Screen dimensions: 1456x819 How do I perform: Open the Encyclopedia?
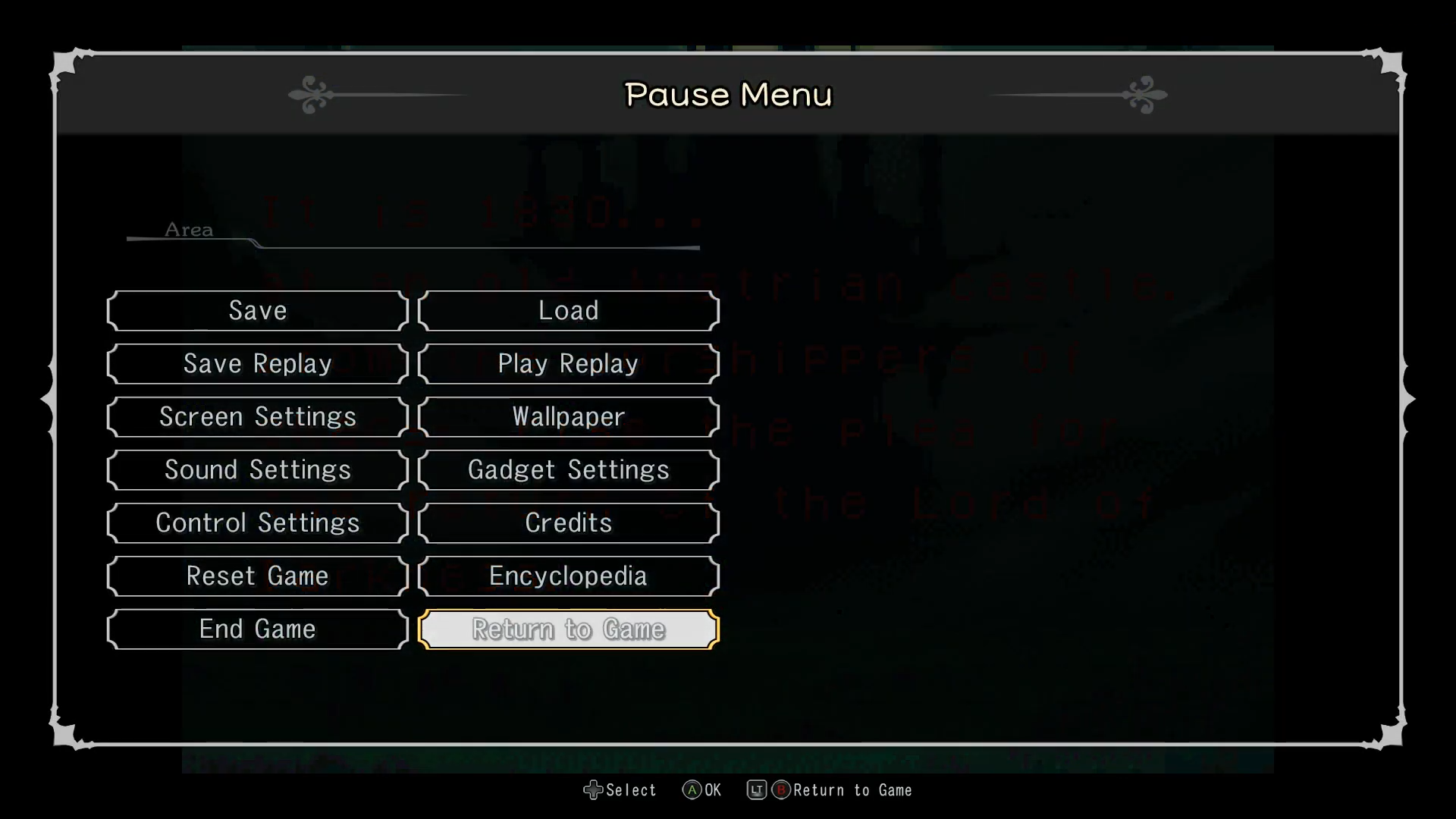568,576
